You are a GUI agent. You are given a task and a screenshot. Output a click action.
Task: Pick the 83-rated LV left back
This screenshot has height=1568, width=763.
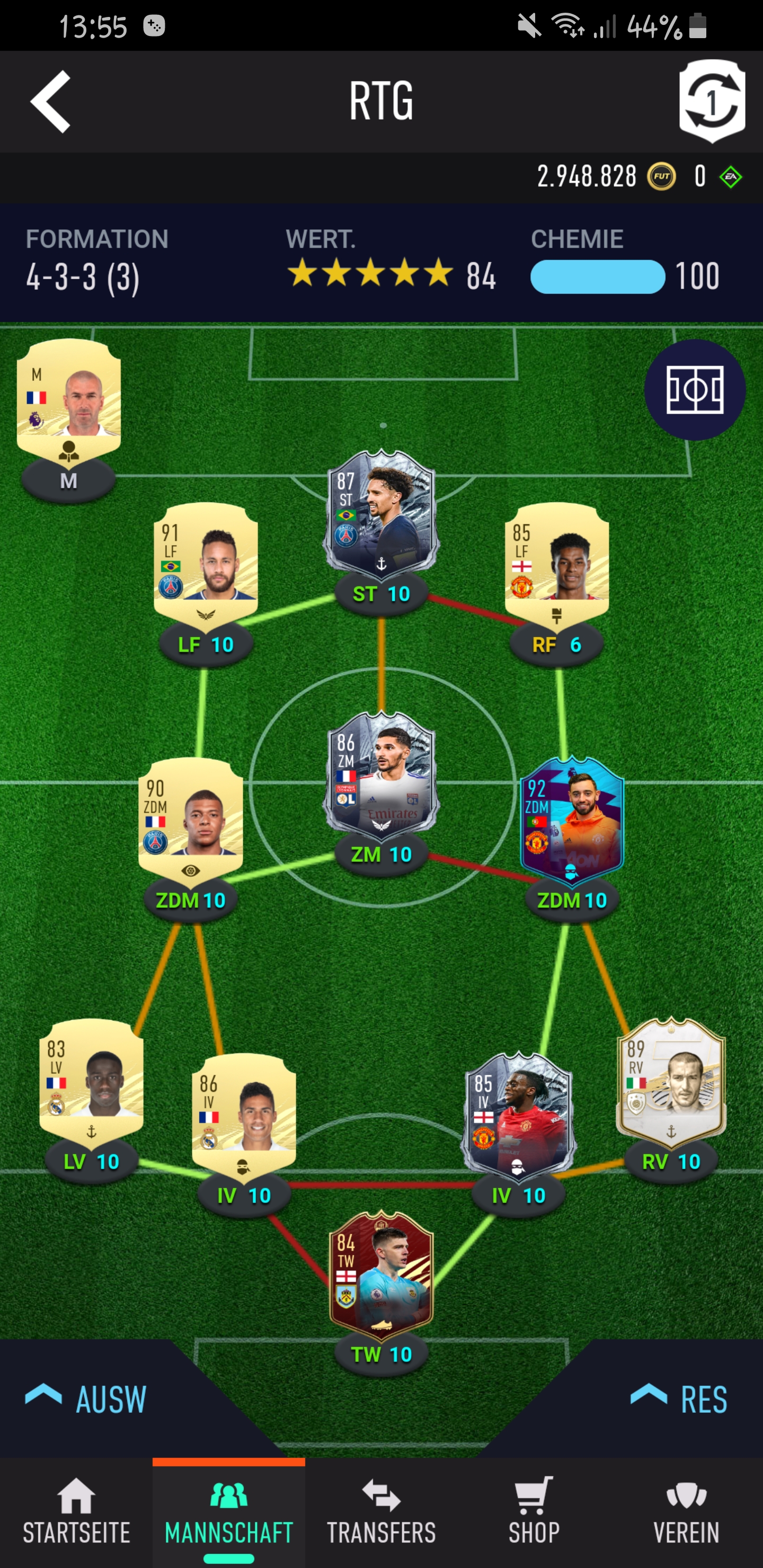[91, 1075]
